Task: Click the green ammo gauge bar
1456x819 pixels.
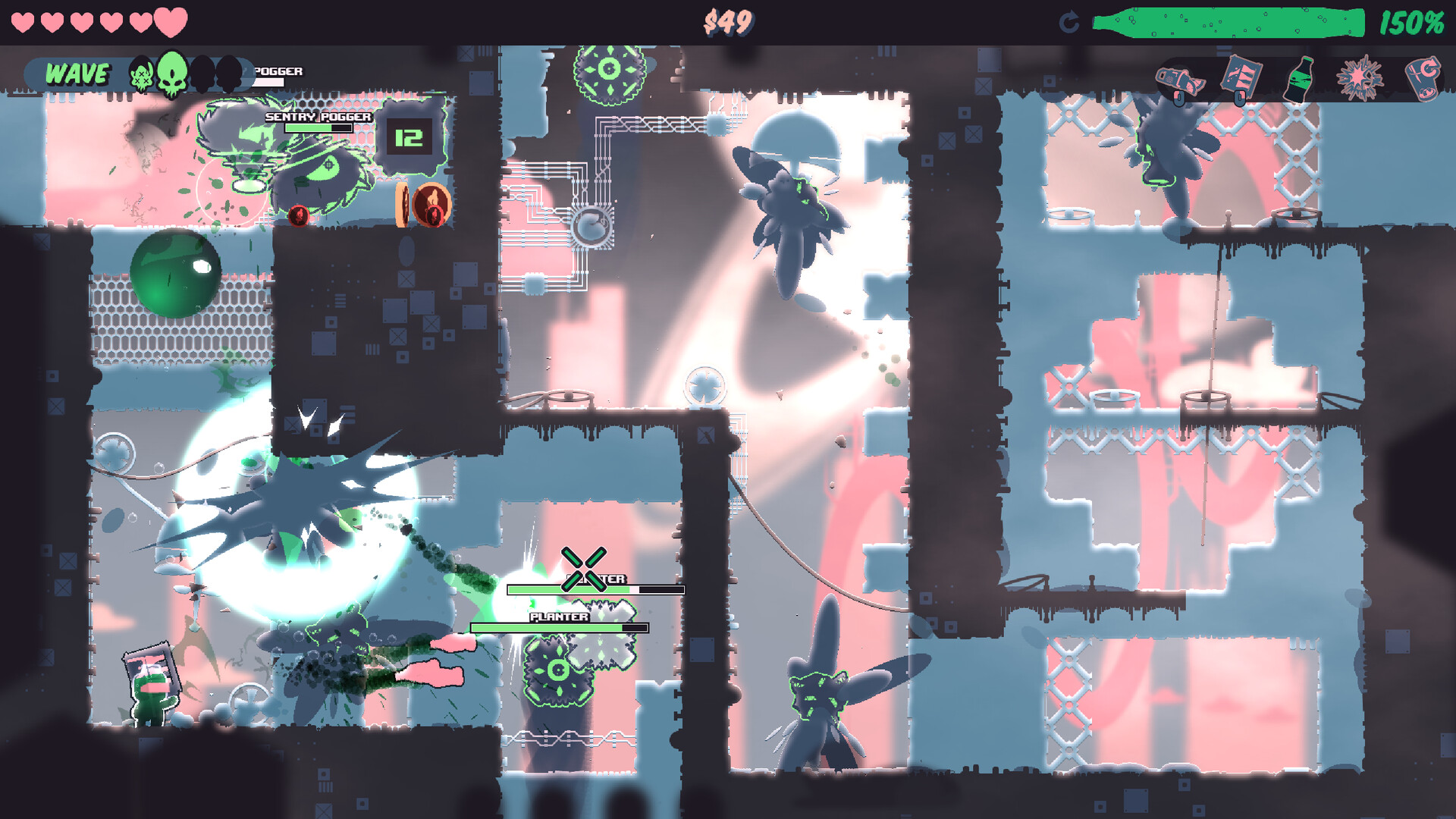Action: point(1228,21)
